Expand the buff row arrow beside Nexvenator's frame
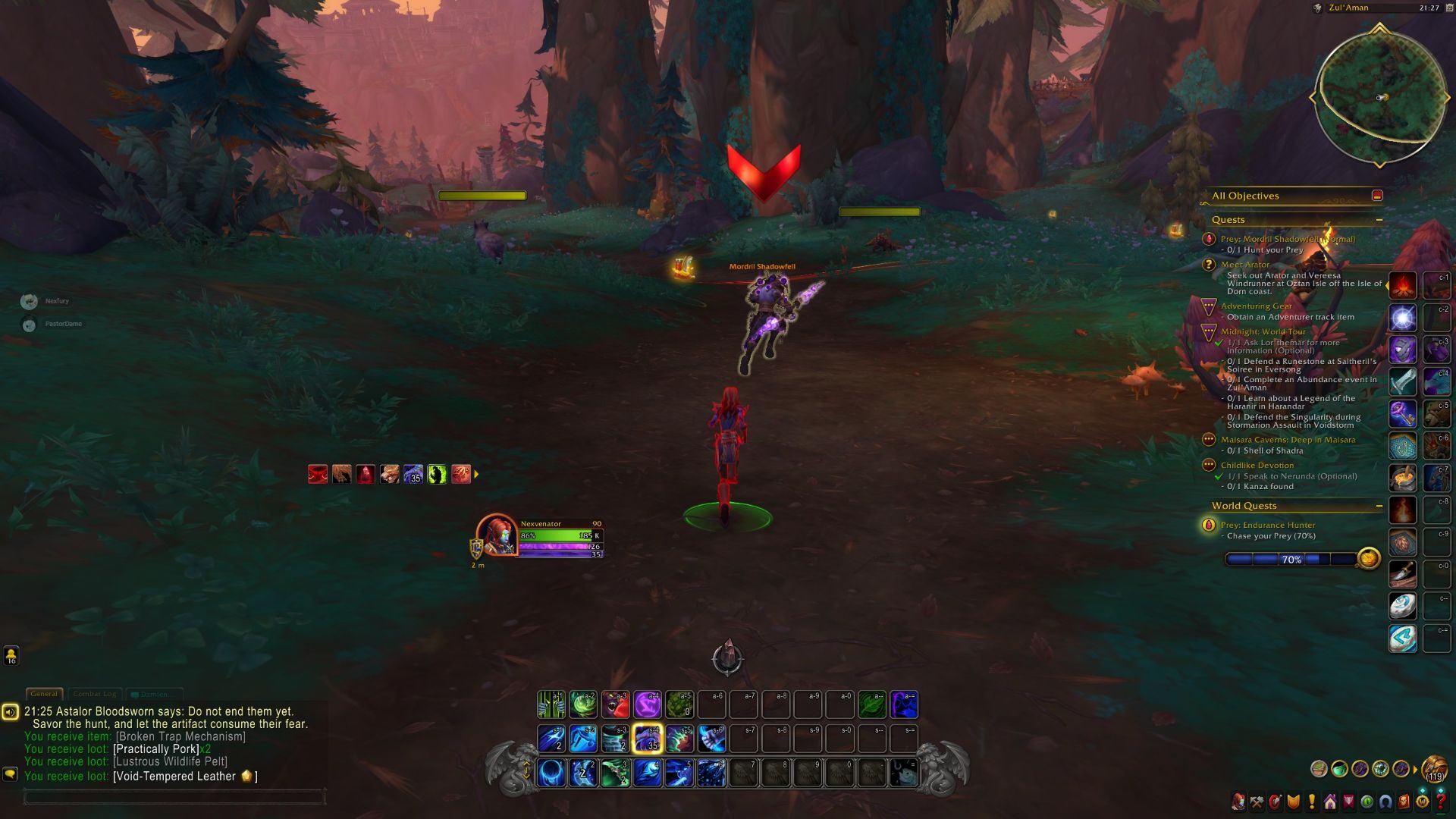The image size is (1456, 819). pos(476,474)
